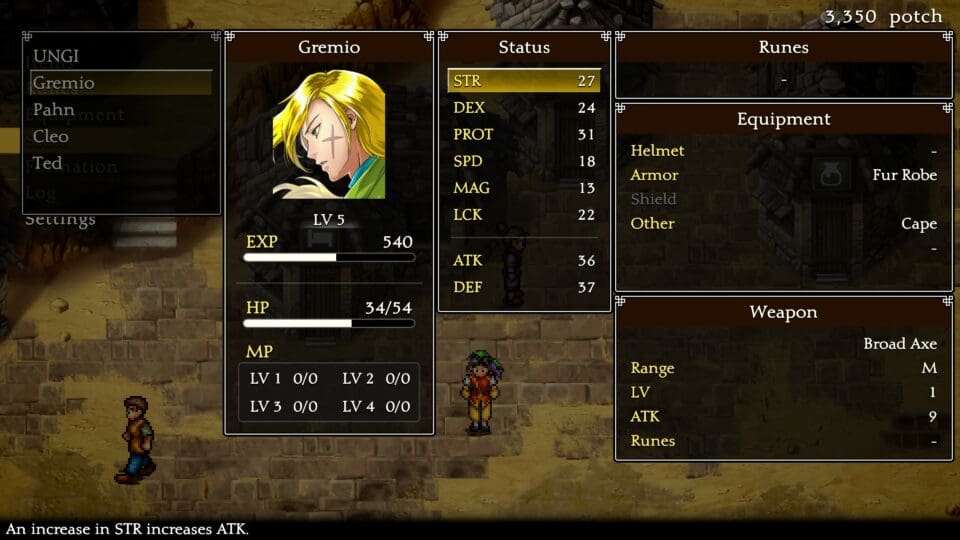
Task: Highlight the LCK stat row
Action: point(523,215)
